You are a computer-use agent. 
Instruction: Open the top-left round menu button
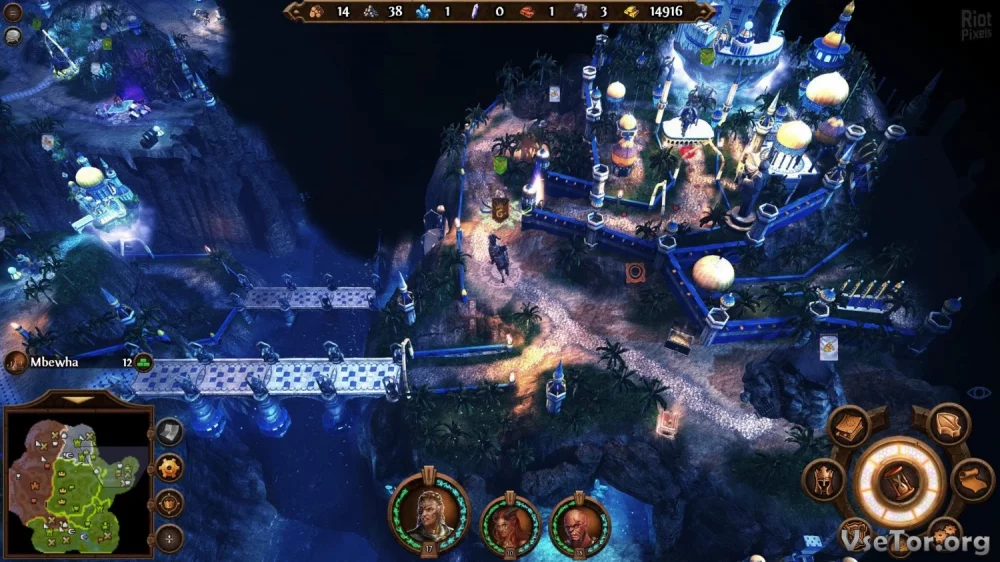tap(13, 12)
